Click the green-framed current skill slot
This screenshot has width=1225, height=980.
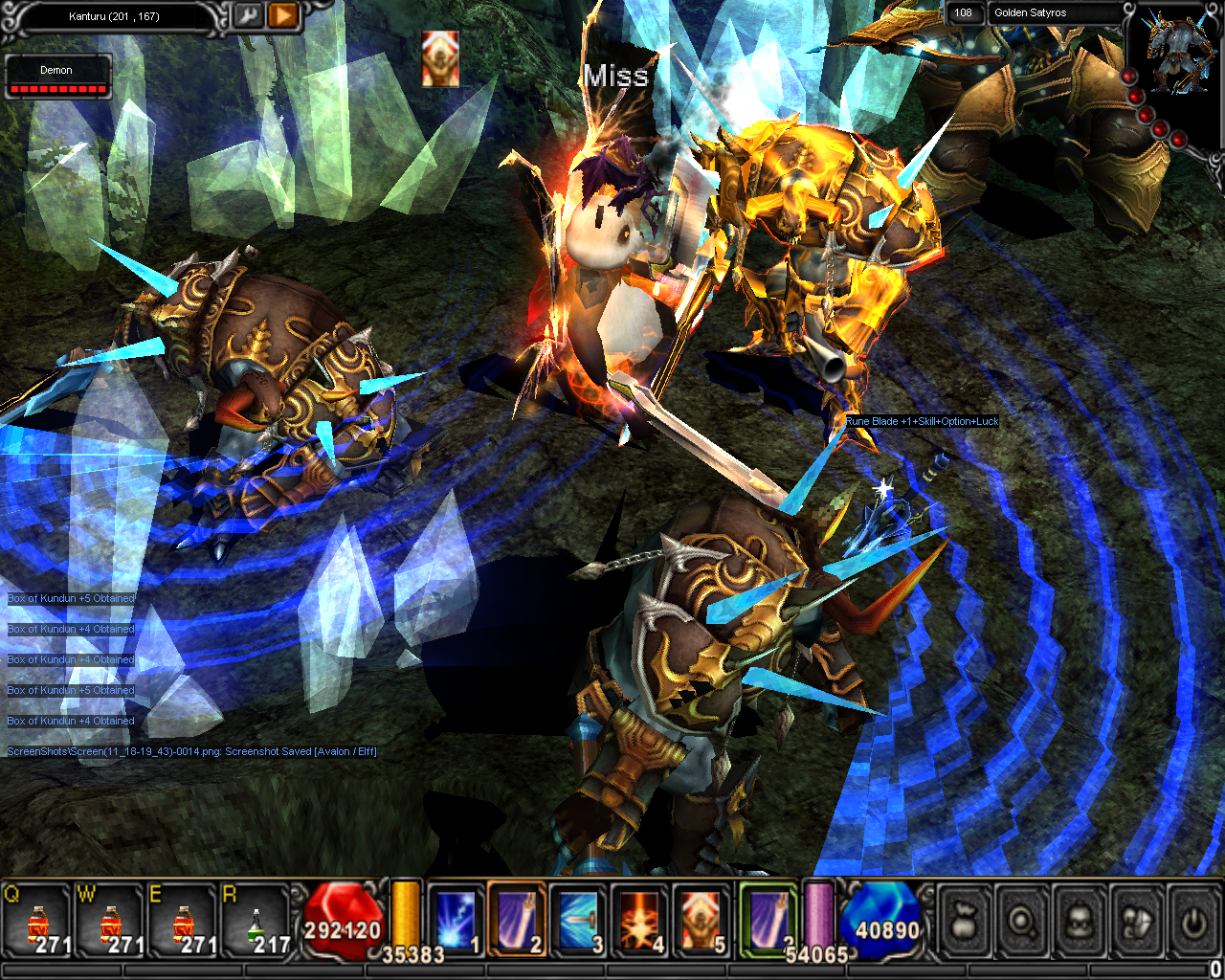(x=768, y=920)
